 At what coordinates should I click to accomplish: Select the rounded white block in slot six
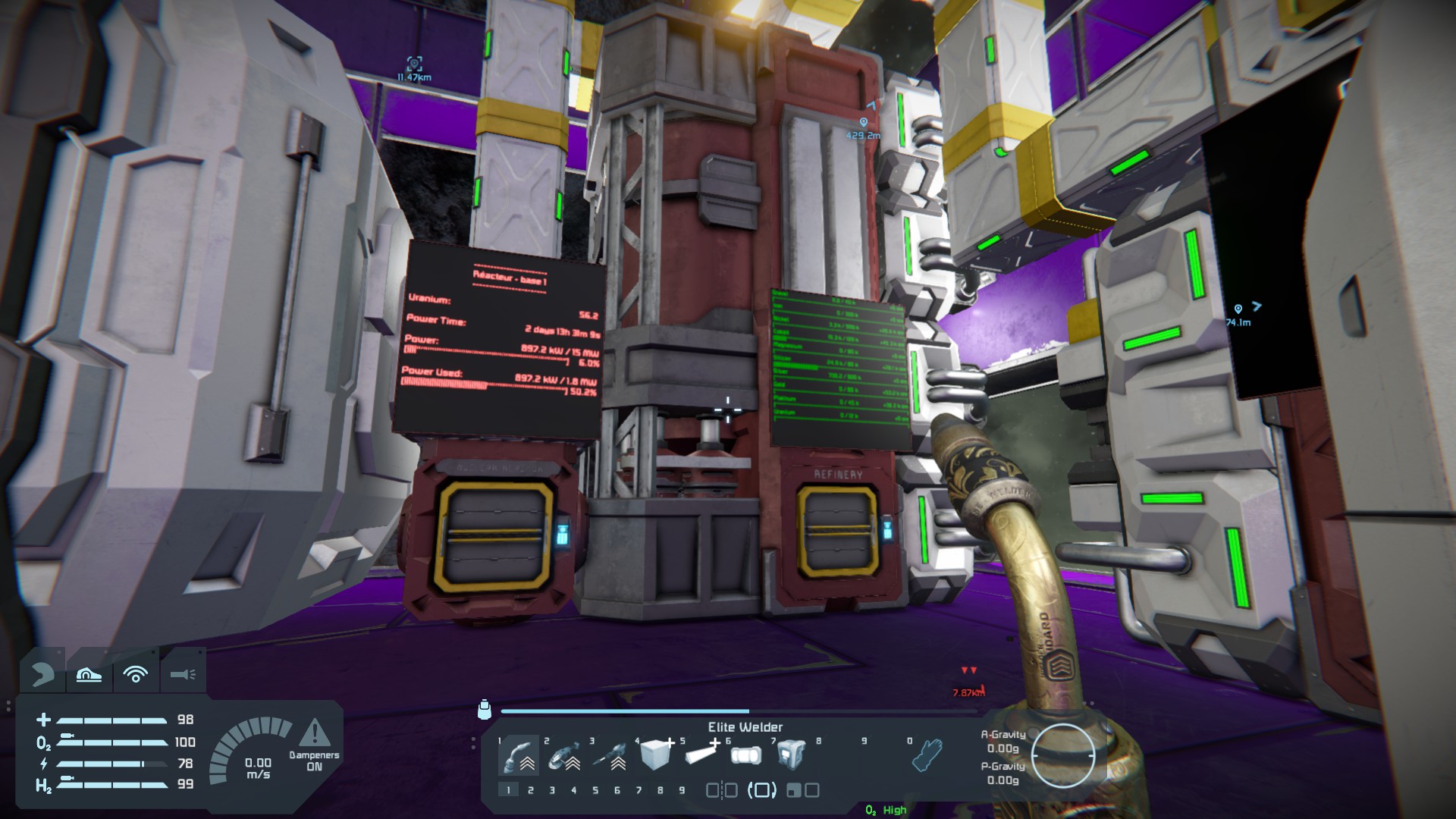pyautogui.click(x=745, y=755)
